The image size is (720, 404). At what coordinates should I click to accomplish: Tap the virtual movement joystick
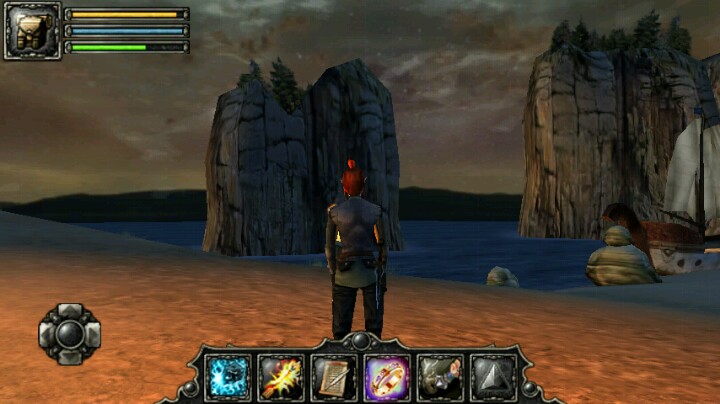(x=69, y=333)
